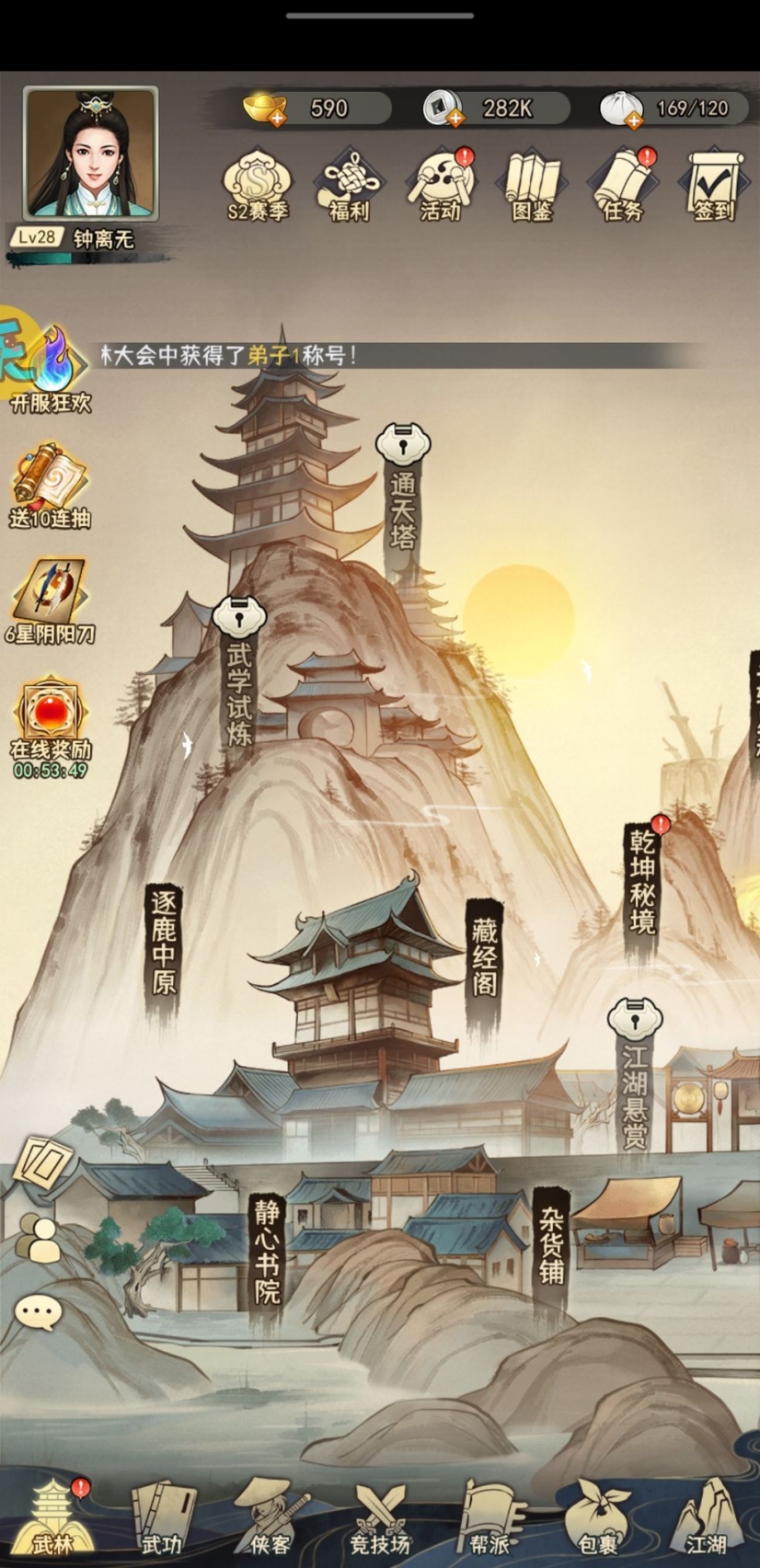Open the 图鉴 codex
The width and height of the screenshot is (760, 1568).
[532, 185]
